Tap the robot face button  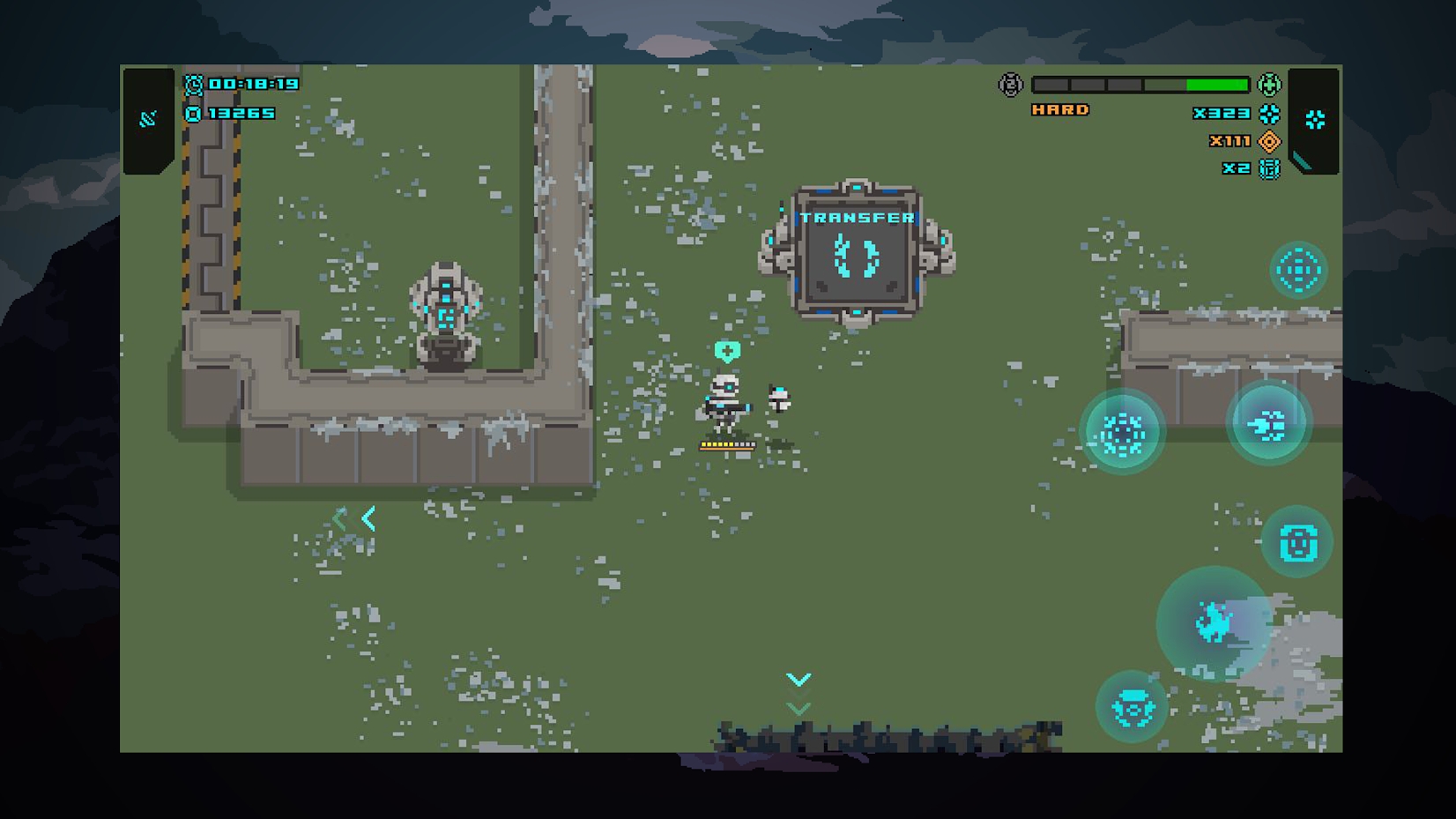point(1296,542)
